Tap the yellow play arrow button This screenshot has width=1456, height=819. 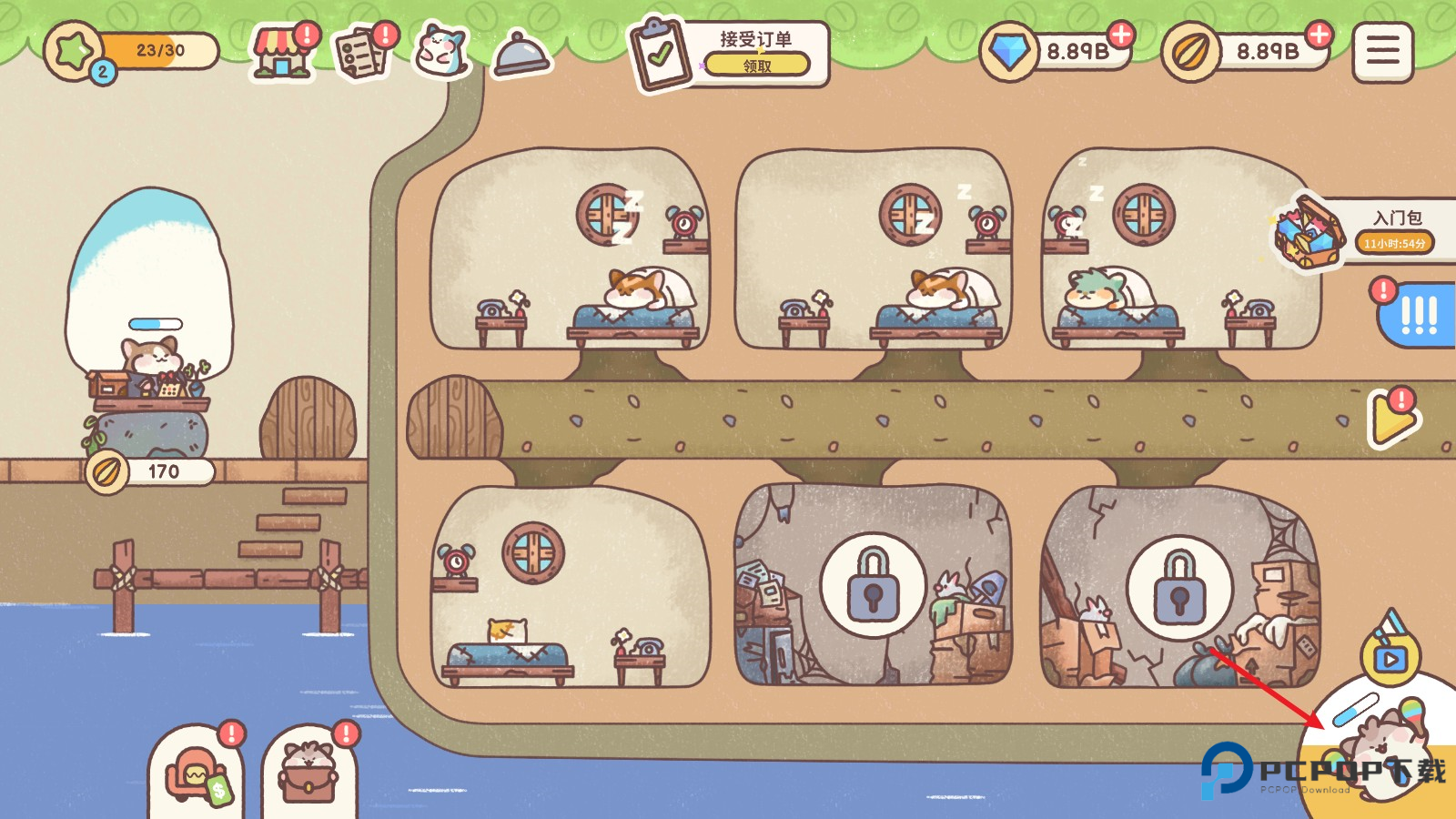pos(1391,419)
